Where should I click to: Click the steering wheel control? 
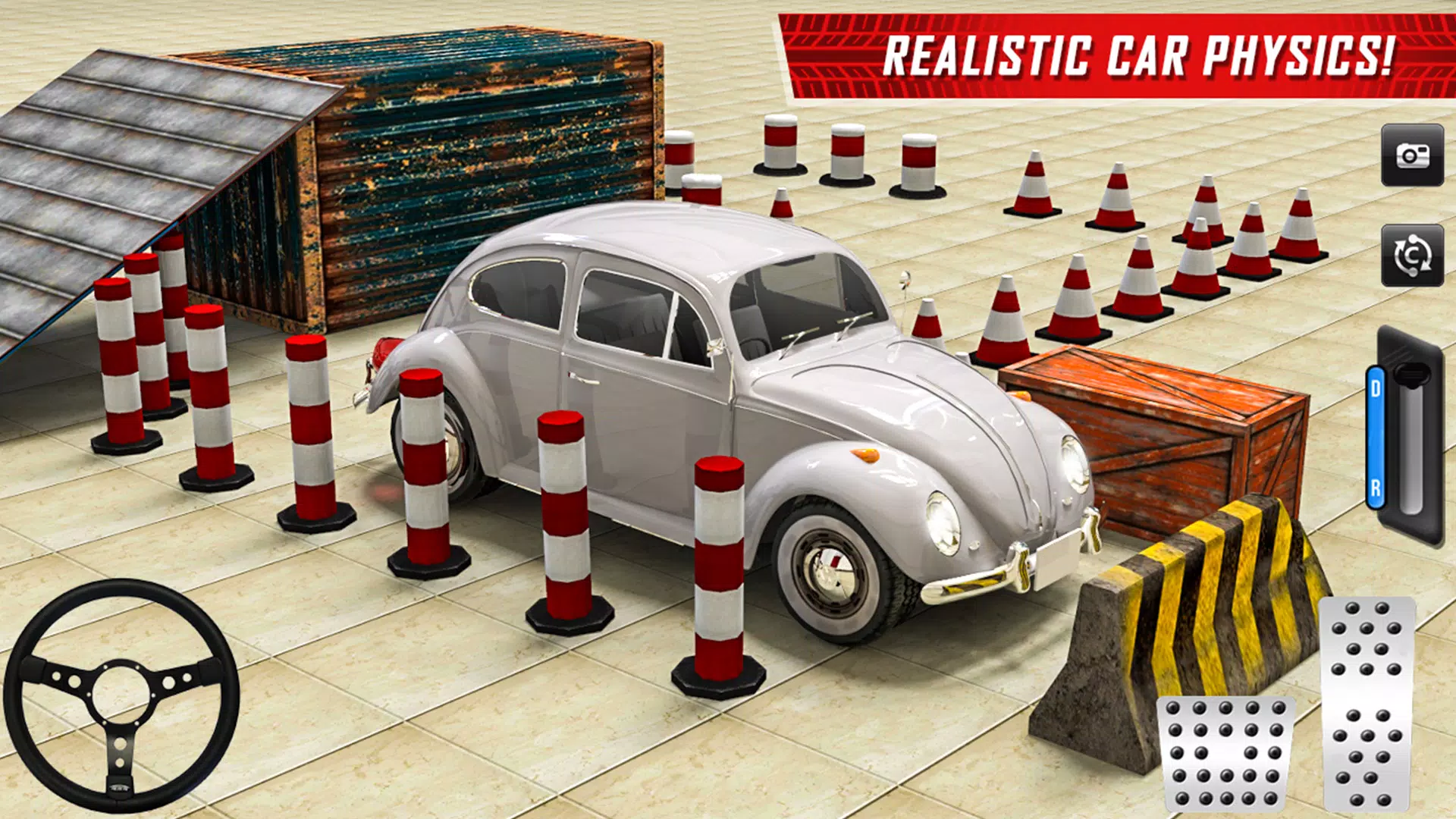pyautogui.click(x=121, y=698)
